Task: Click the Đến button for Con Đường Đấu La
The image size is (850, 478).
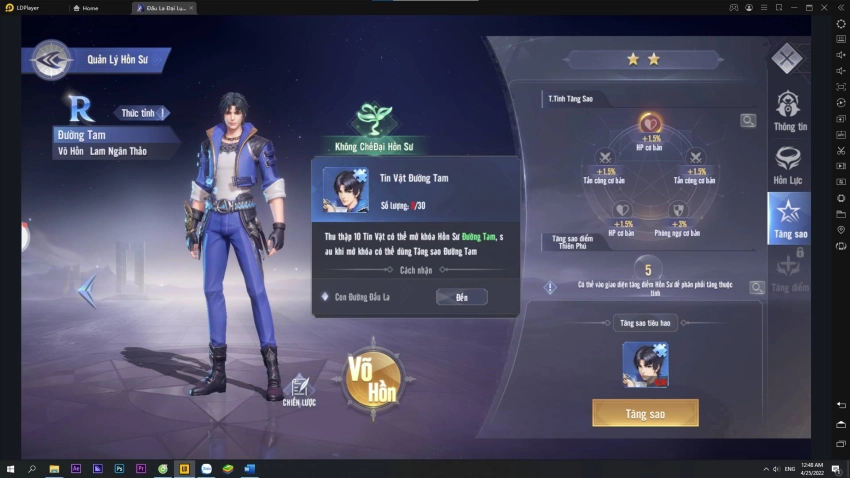Action: (461, 297)
